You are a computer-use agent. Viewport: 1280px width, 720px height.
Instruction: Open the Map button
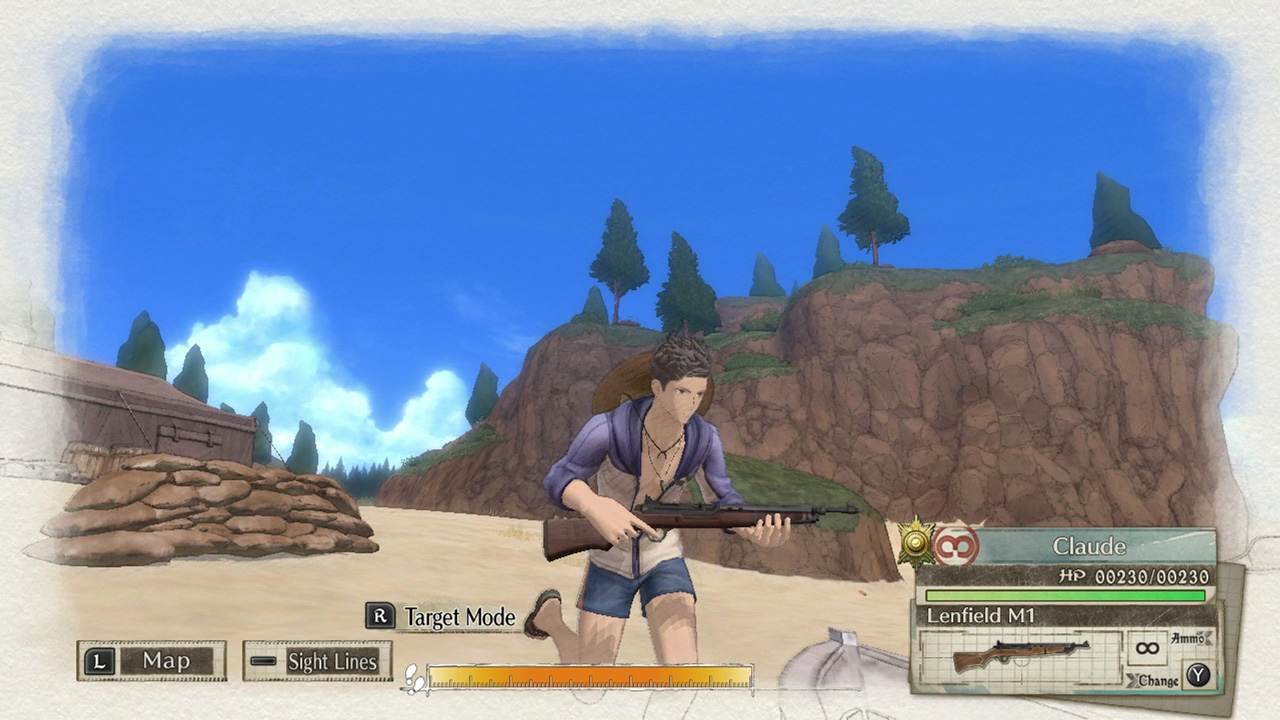coord(151,661)
